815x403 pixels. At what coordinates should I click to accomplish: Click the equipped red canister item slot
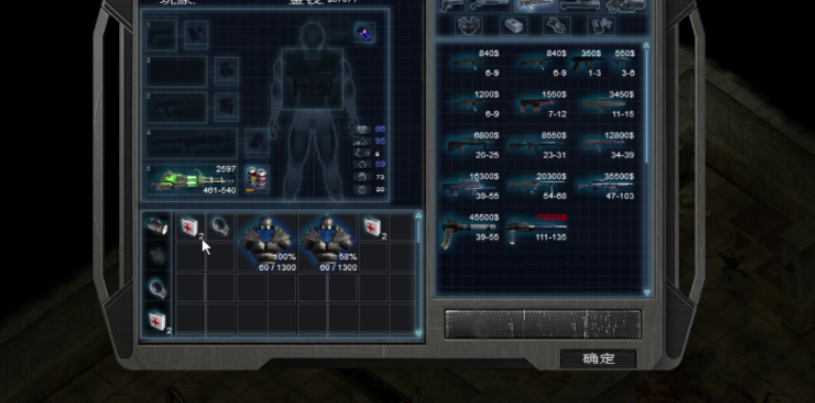point(258,180)
